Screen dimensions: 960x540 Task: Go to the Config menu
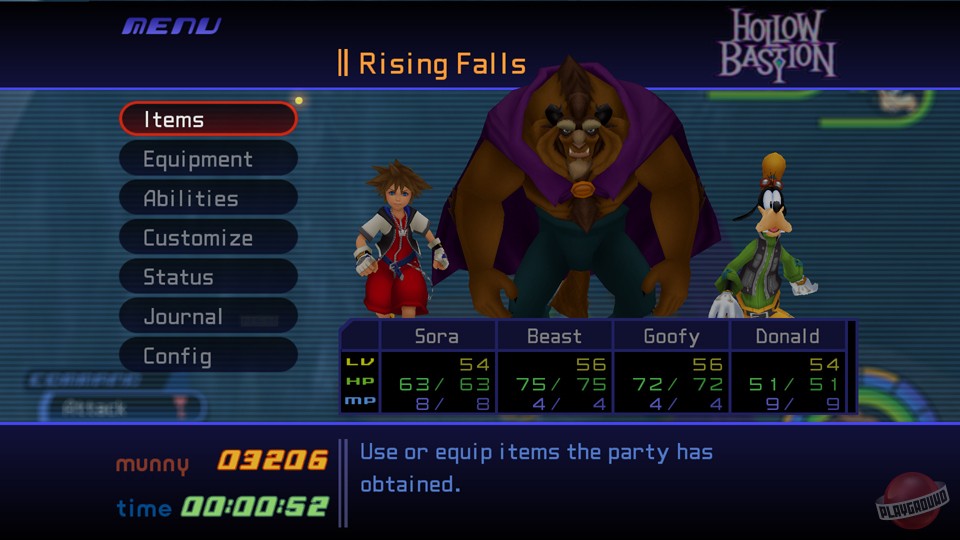[x=208, y=356]
